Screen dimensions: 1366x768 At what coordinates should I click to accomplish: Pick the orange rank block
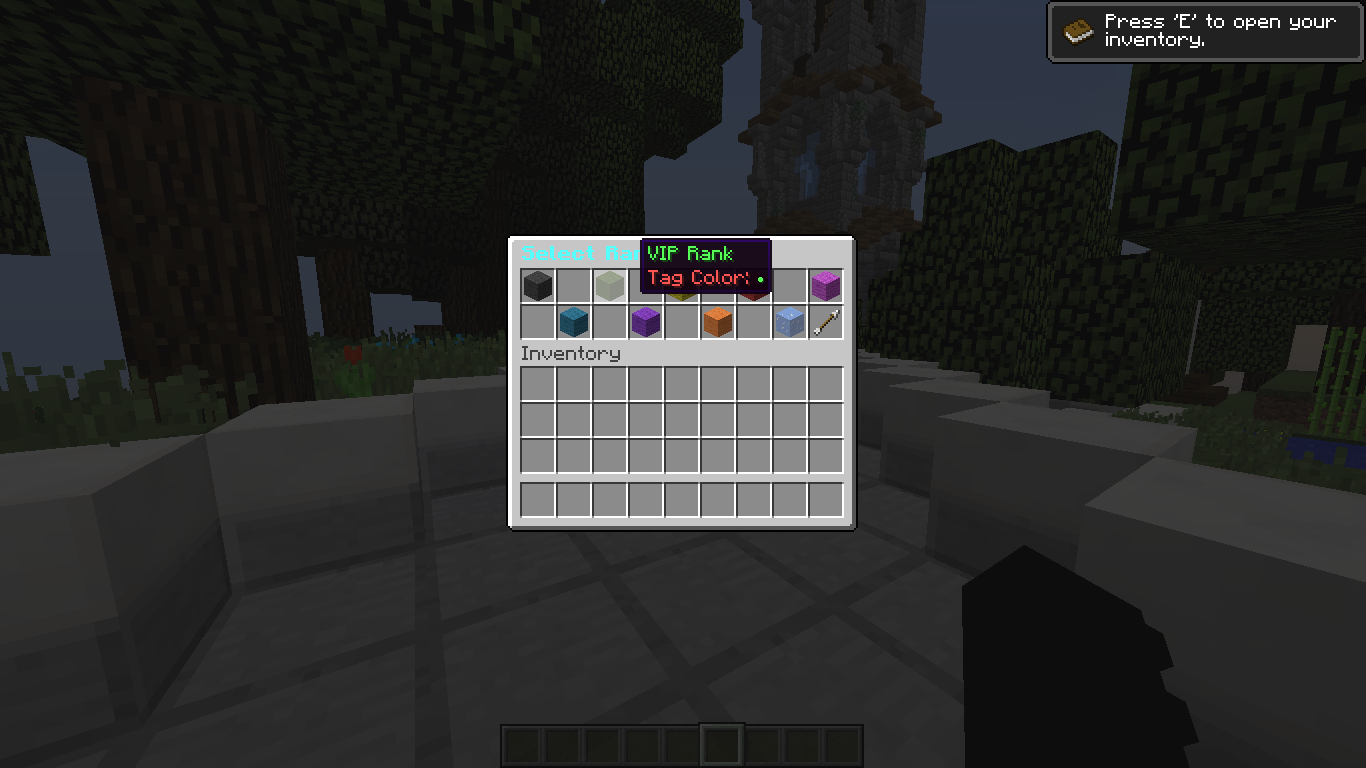click(717, 320)
